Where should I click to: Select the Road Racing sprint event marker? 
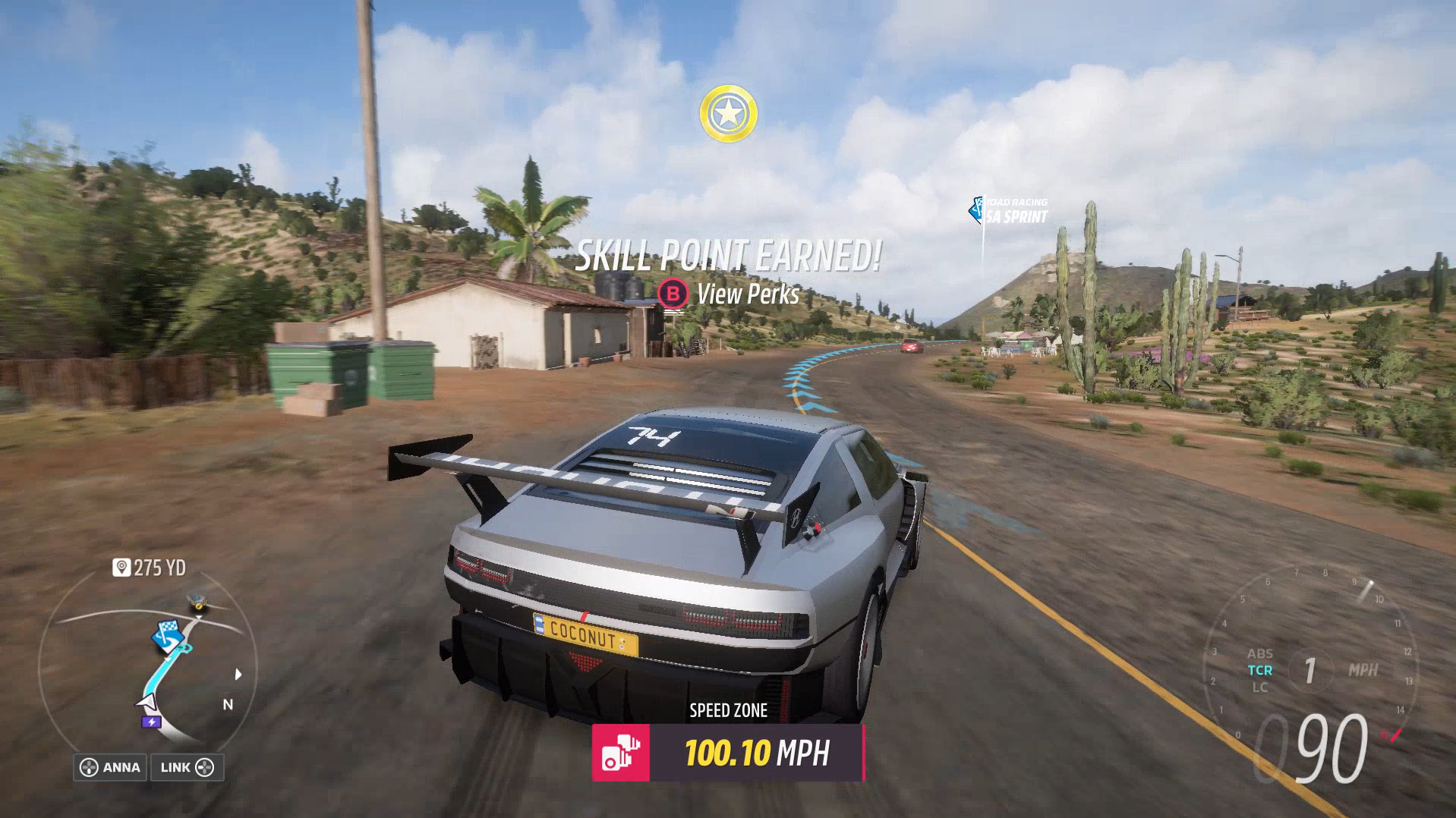1010,211
